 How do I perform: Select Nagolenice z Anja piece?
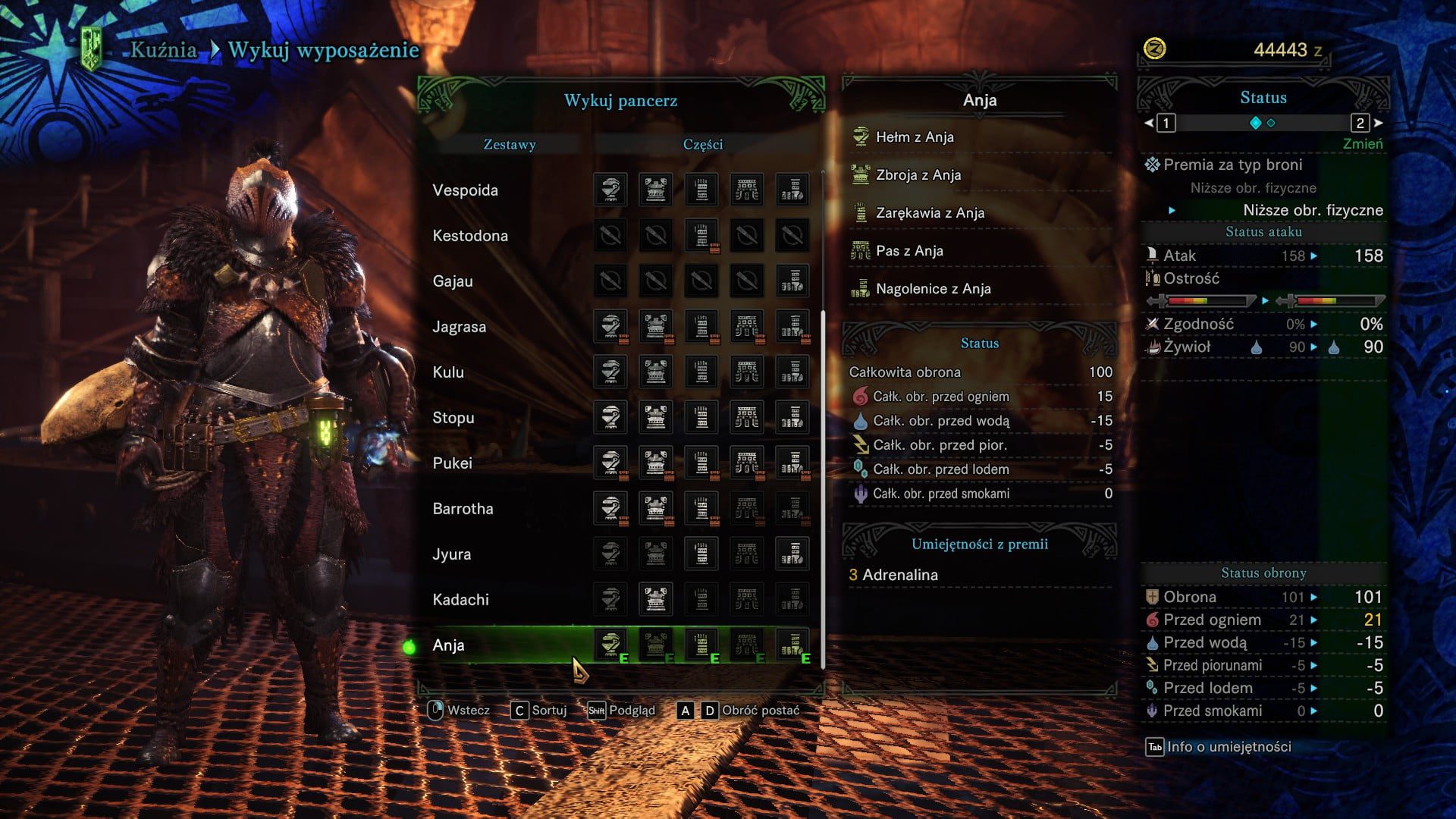[933, 289]
